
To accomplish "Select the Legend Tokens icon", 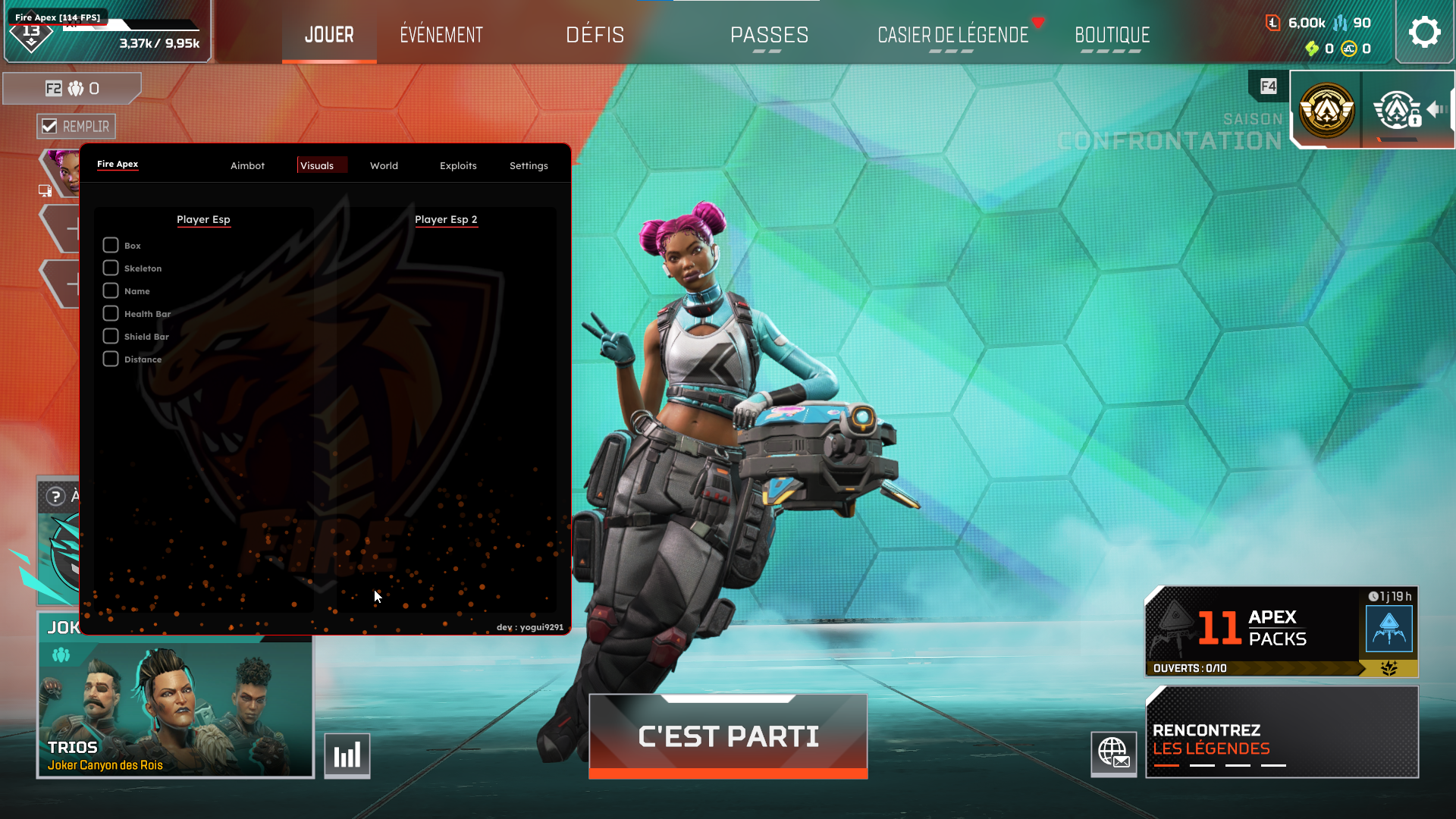I will [1272, 23].
